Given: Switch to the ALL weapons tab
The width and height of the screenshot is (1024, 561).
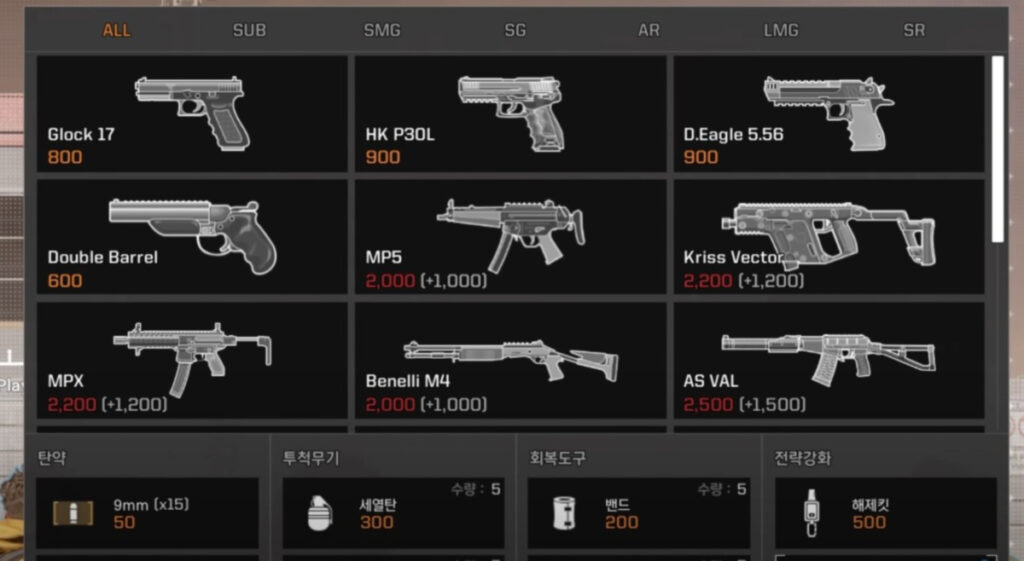Looking at the screenshot, I should 116,30.
